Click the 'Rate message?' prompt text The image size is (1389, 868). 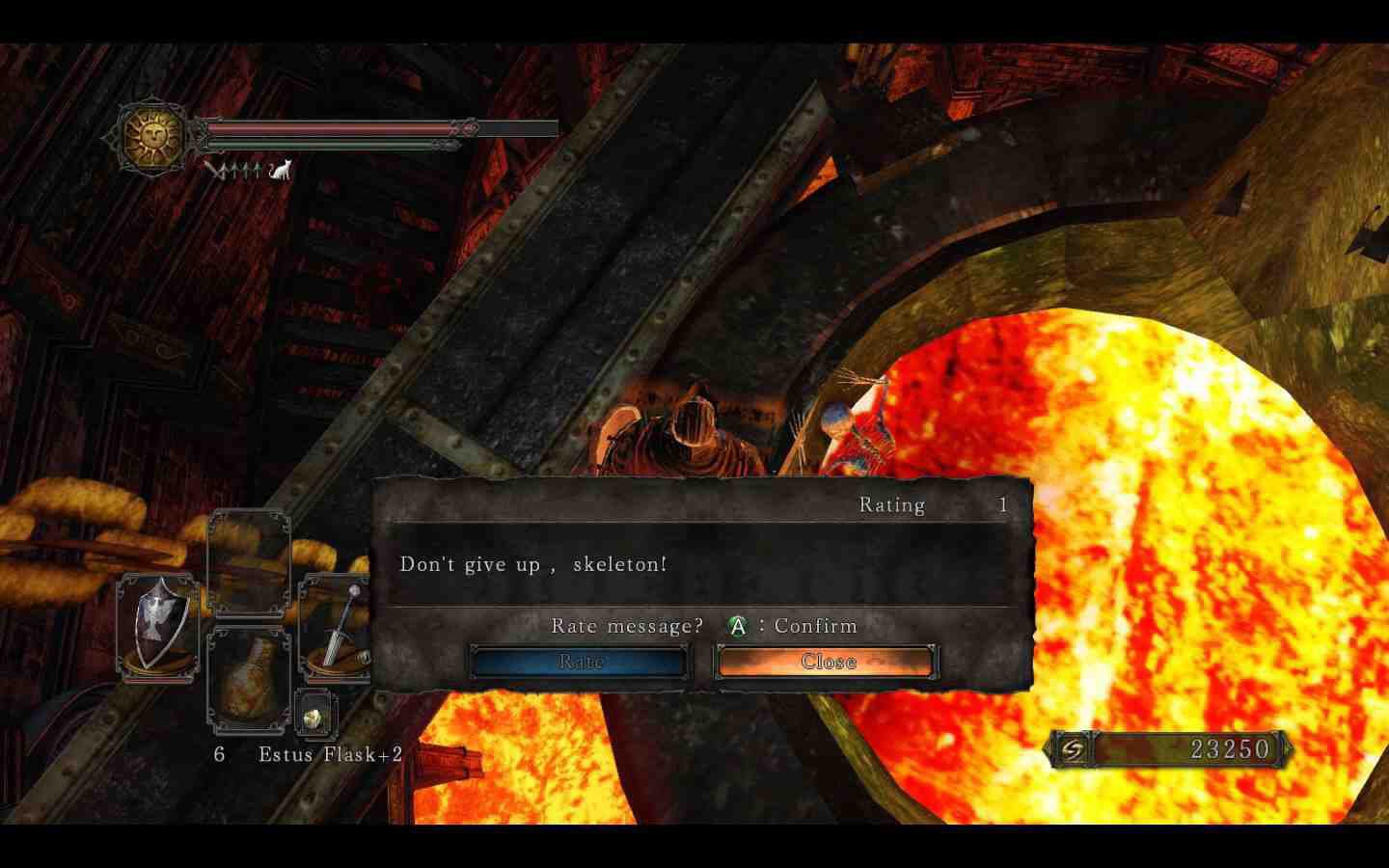click(x=626, y=625)
